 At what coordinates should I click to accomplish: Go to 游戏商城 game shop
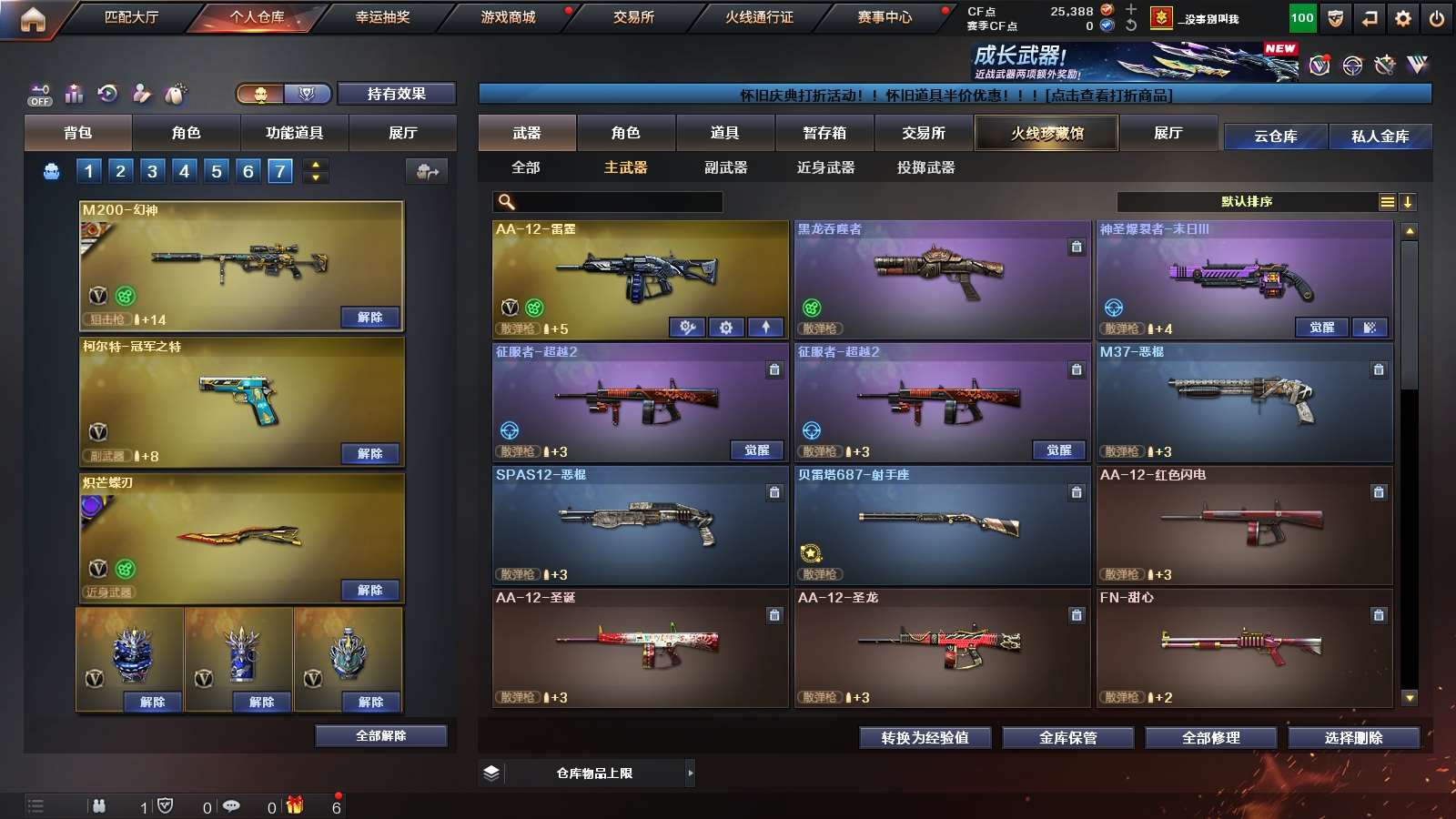click(x=508, y=17)
